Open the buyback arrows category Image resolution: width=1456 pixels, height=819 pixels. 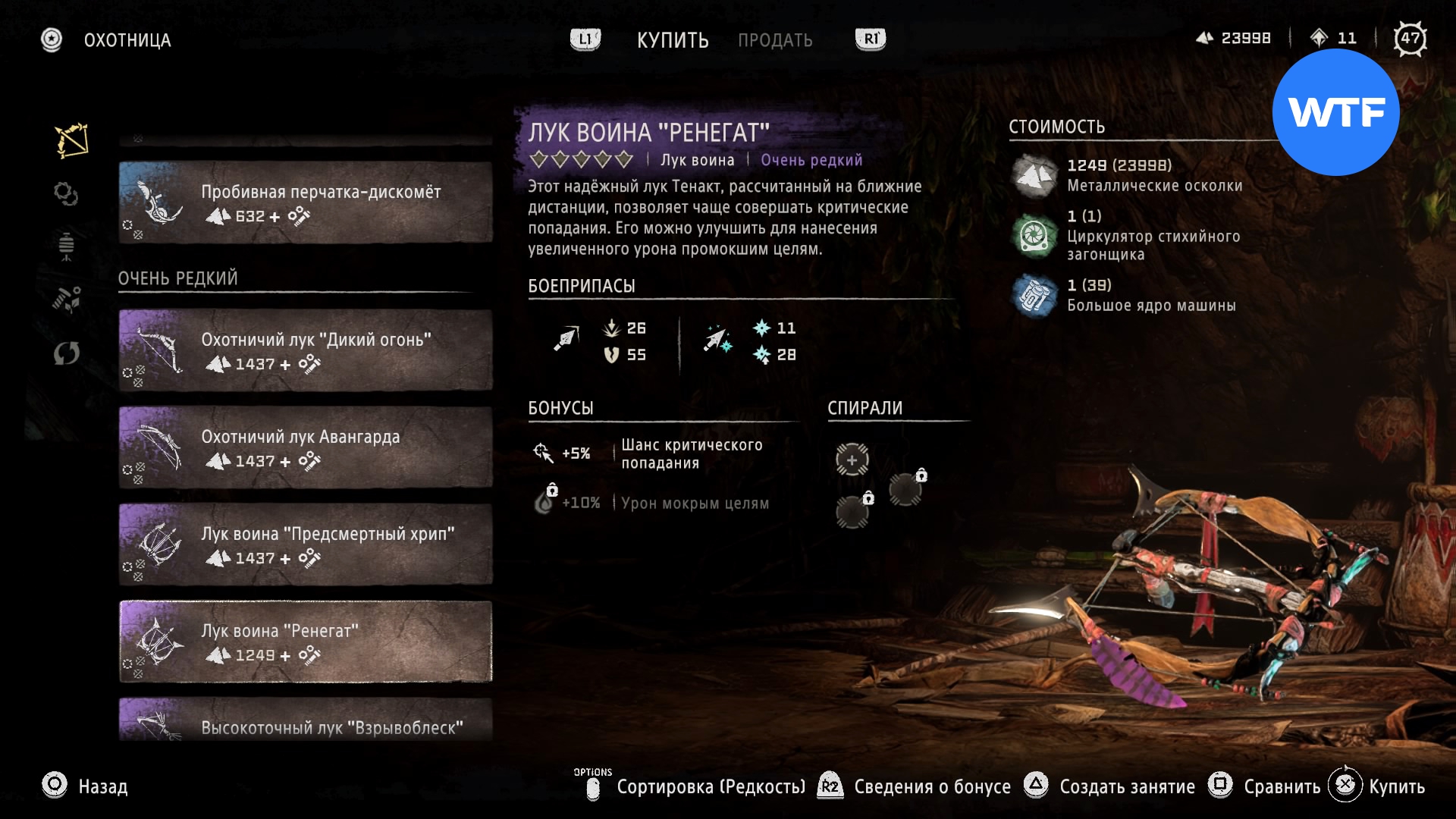(x=66, y=353)
